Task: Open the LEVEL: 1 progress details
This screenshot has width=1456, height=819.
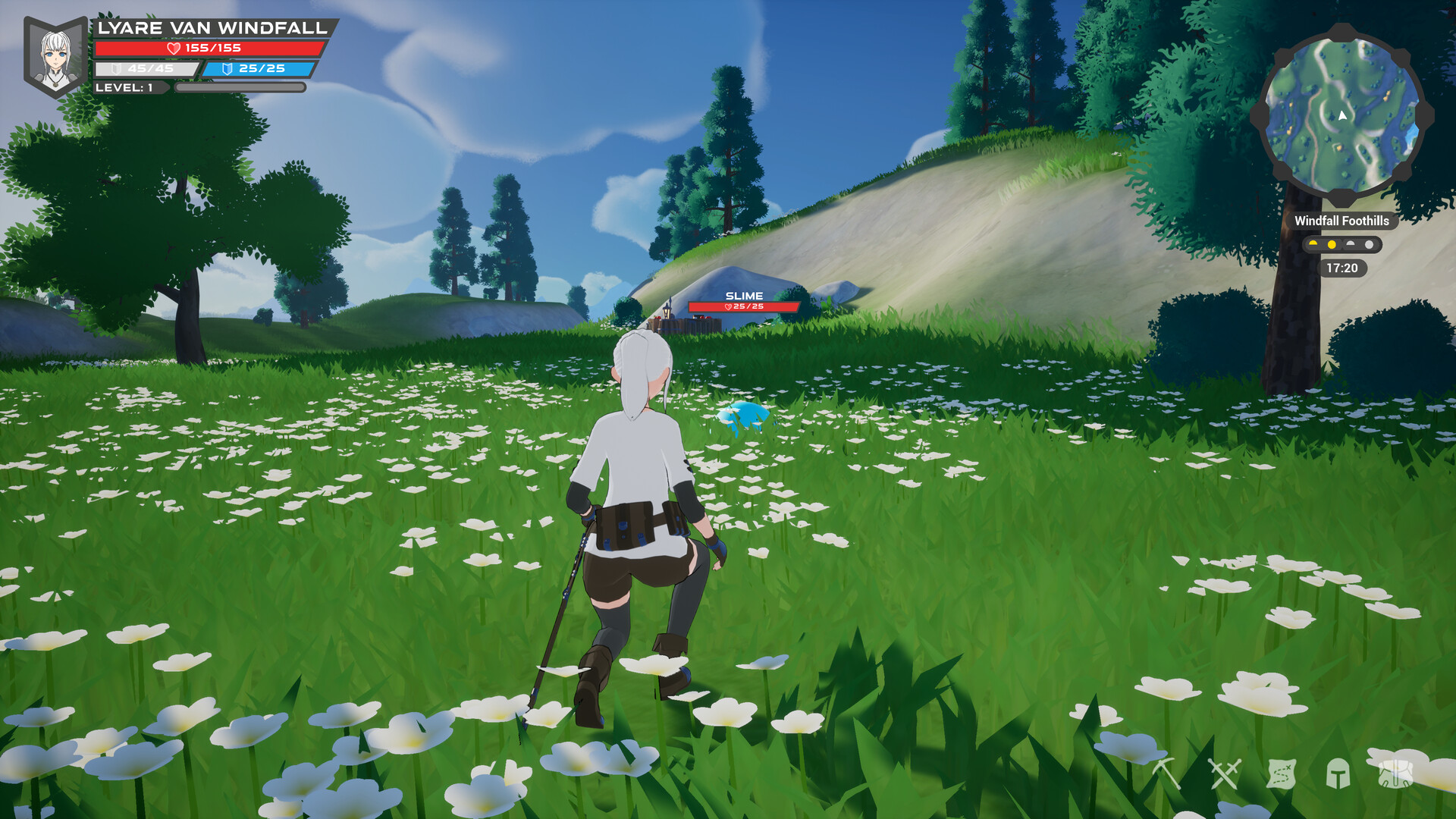Action: coord(125,88)
